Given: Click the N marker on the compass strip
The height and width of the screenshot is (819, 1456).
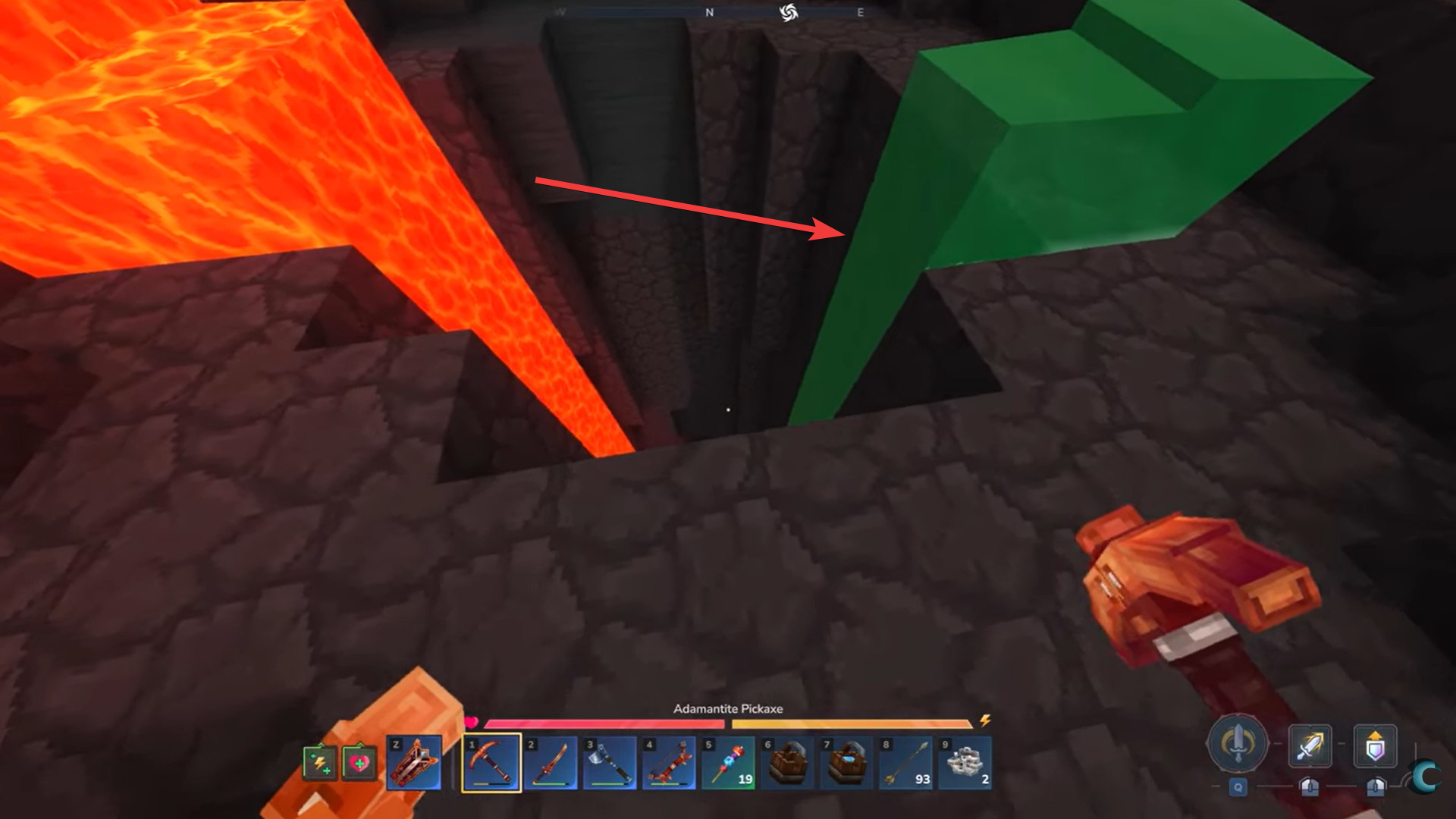Looking at the screenshot, I should (709, 11).
